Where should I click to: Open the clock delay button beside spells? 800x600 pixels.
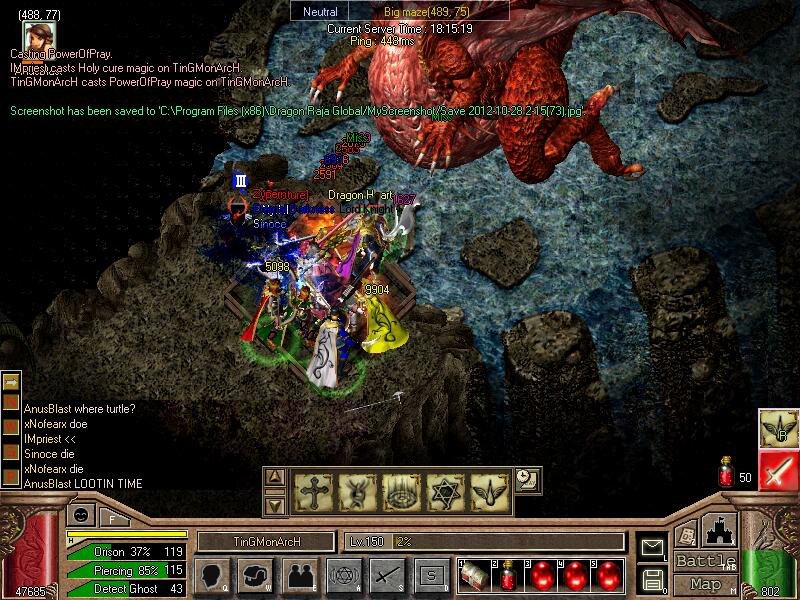(527, 481)
